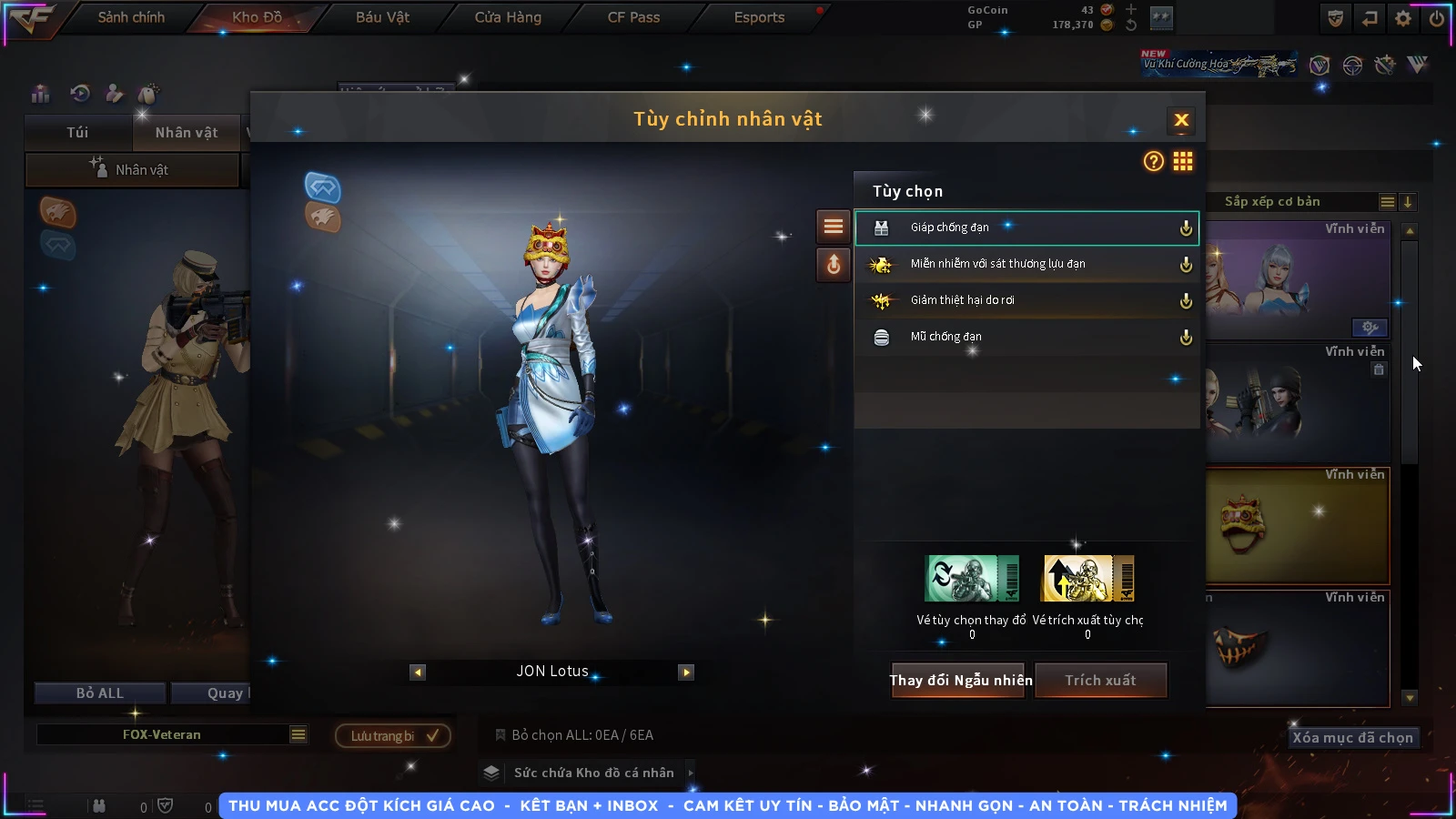Open the Sảnh chính tab
This screenshot has height=819, width=1456.
point(131,17)
